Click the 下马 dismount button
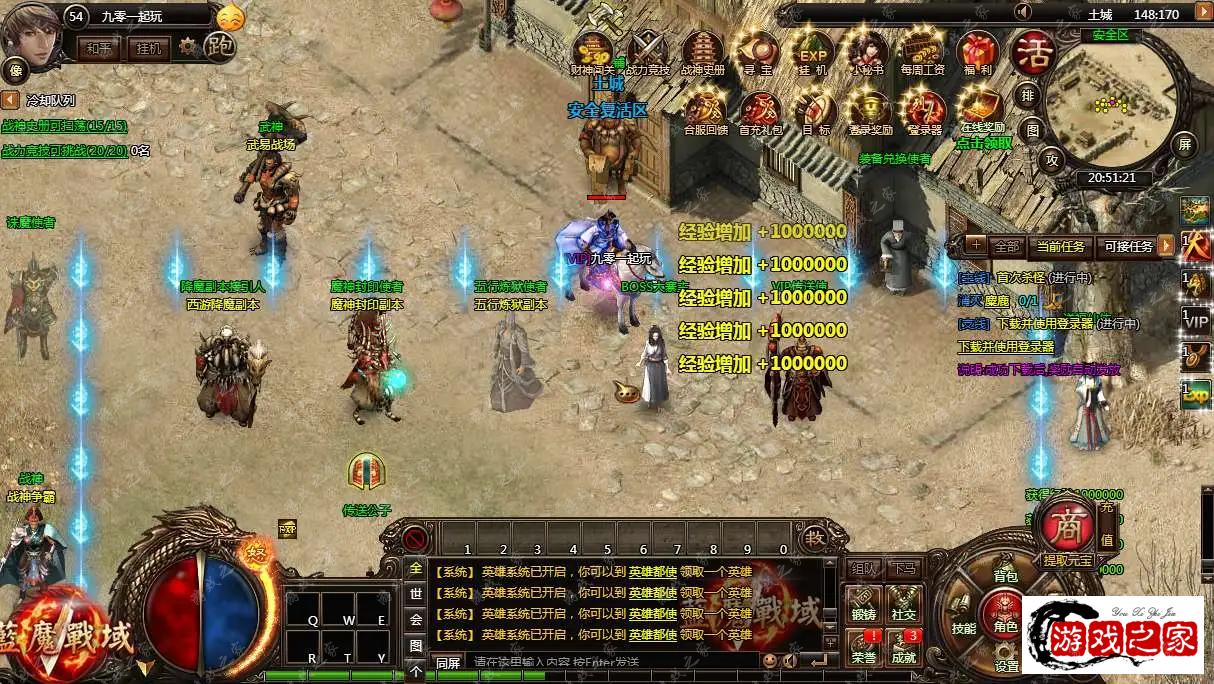This screenshot has width=1214, height=684. (x=904, y=568)
